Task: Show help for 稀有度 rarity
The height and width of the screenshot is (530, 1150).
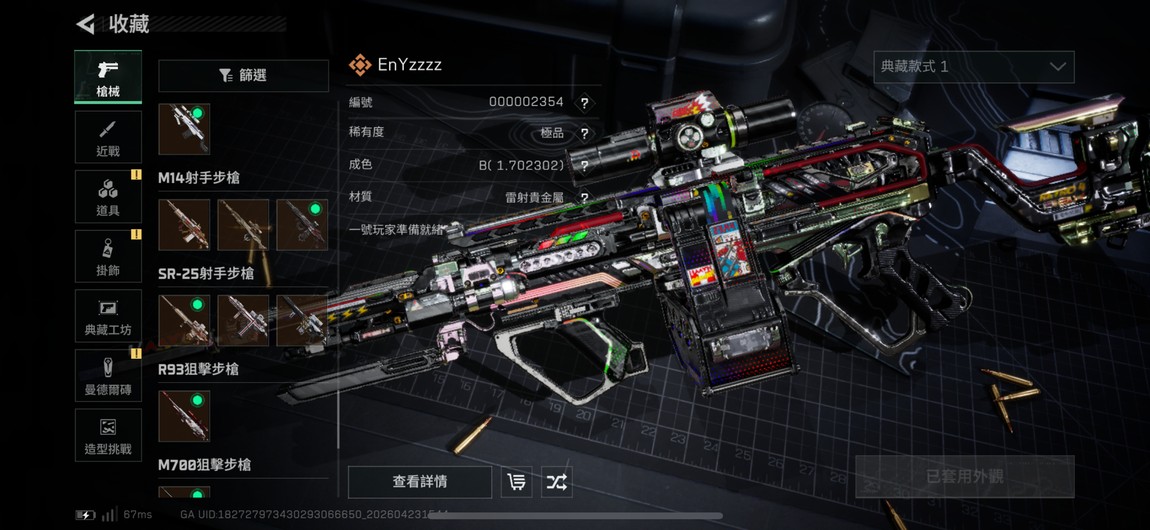Action: (585, 133)
